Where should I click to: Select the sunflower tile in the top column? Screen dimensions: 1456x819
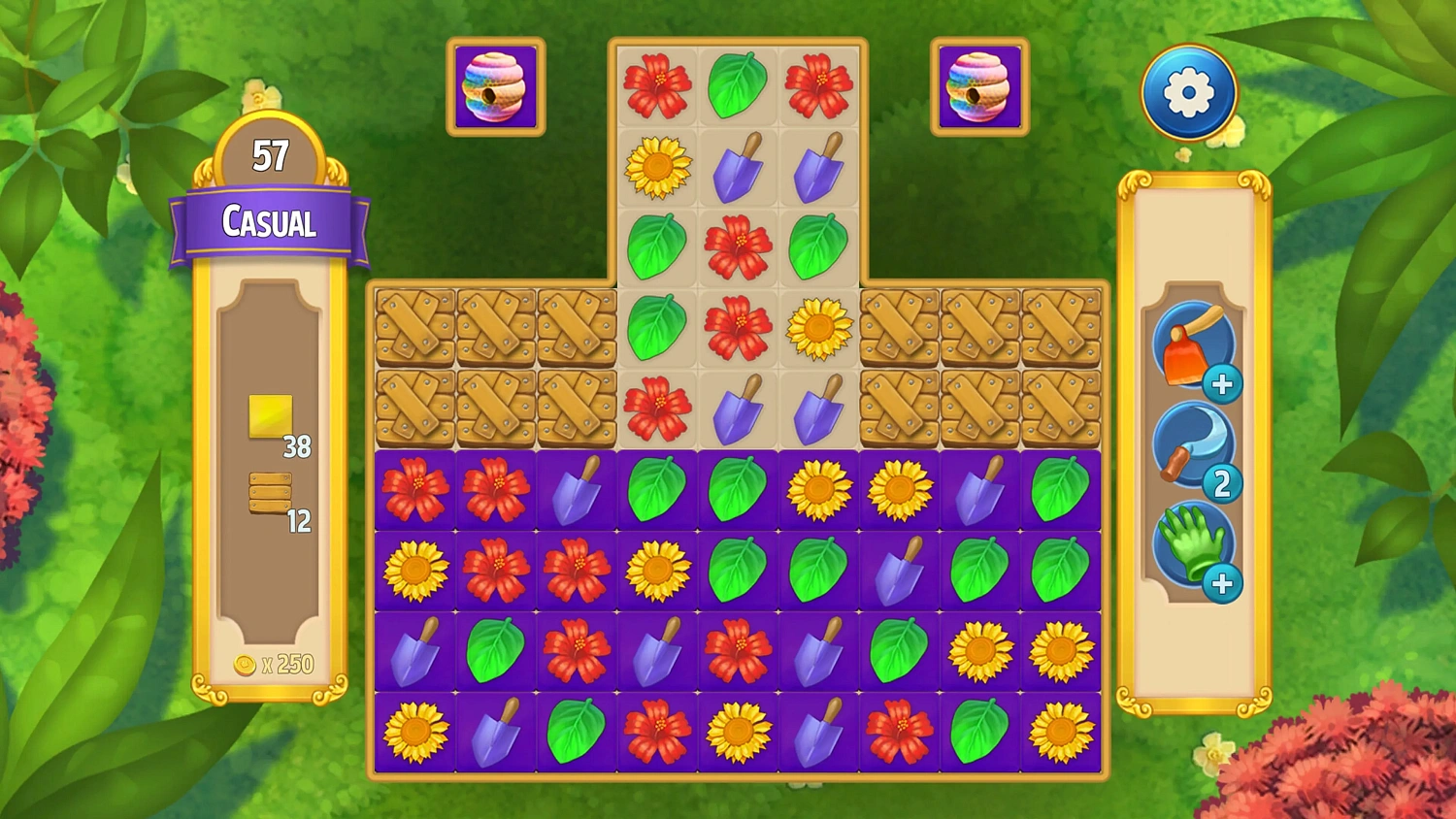[x=657, y=166]
